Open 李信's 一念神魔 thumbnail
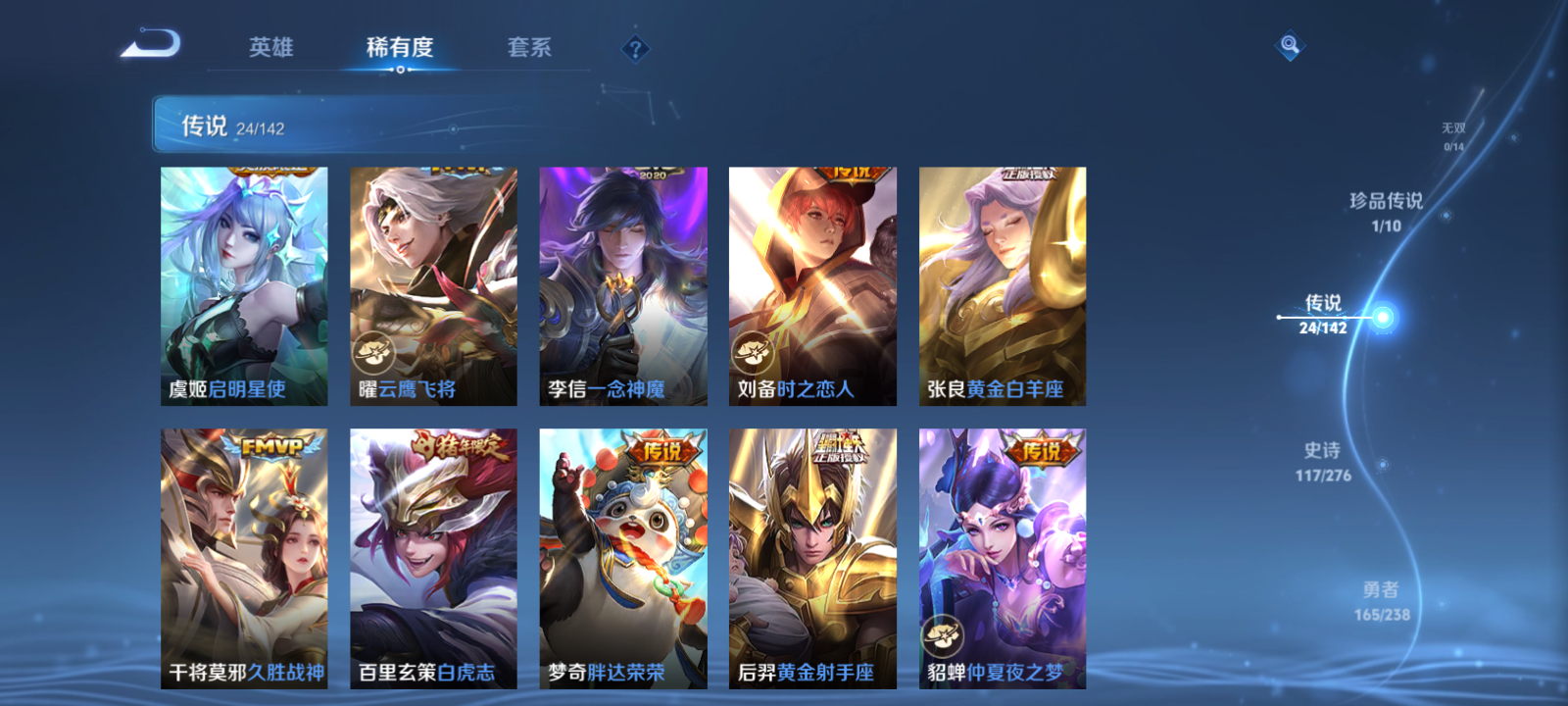This screenshot has width=1568, height=706. [x=622, y=284]
